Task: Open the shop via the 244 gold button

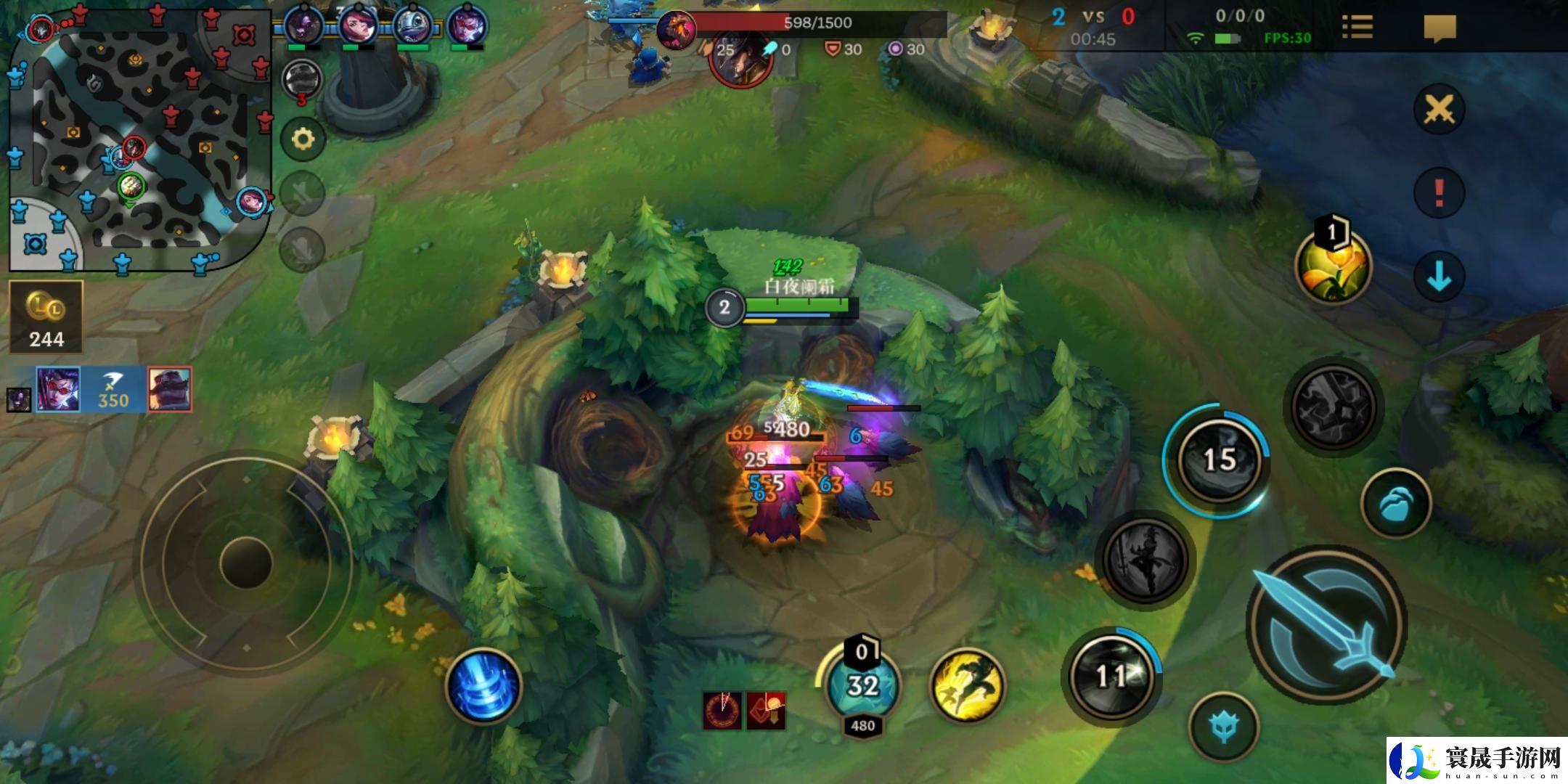Action: tap(46, 318)
